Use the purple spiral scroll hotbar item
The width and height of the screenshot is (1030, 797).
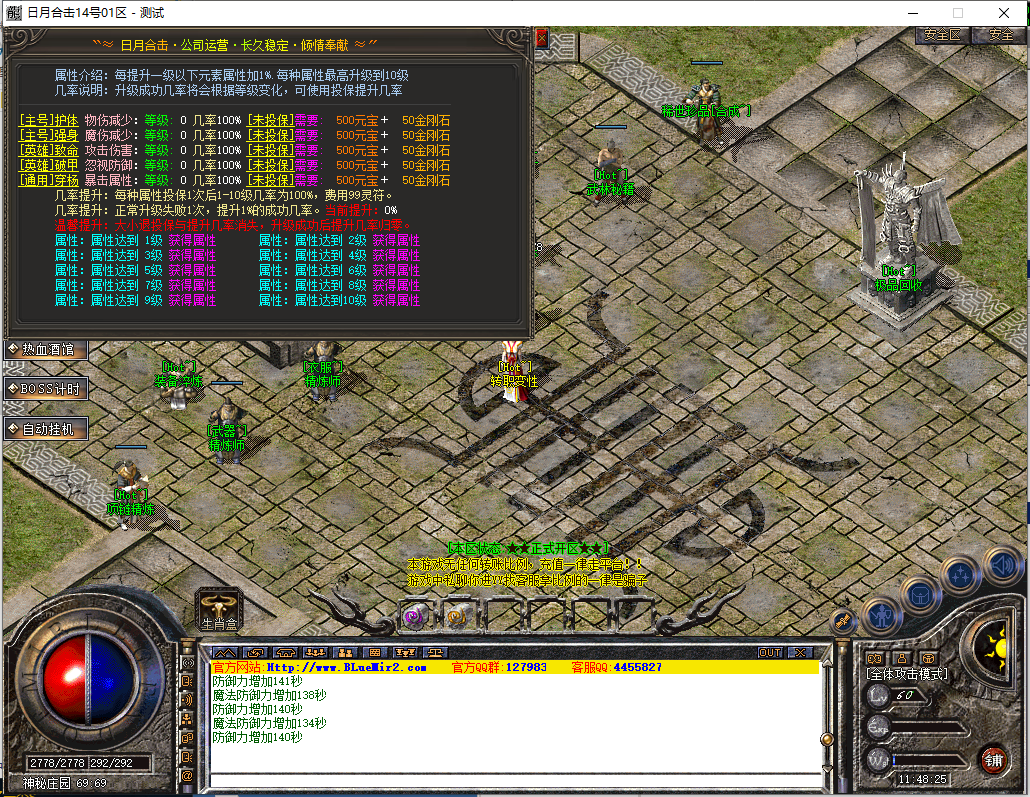coord(412,616)
